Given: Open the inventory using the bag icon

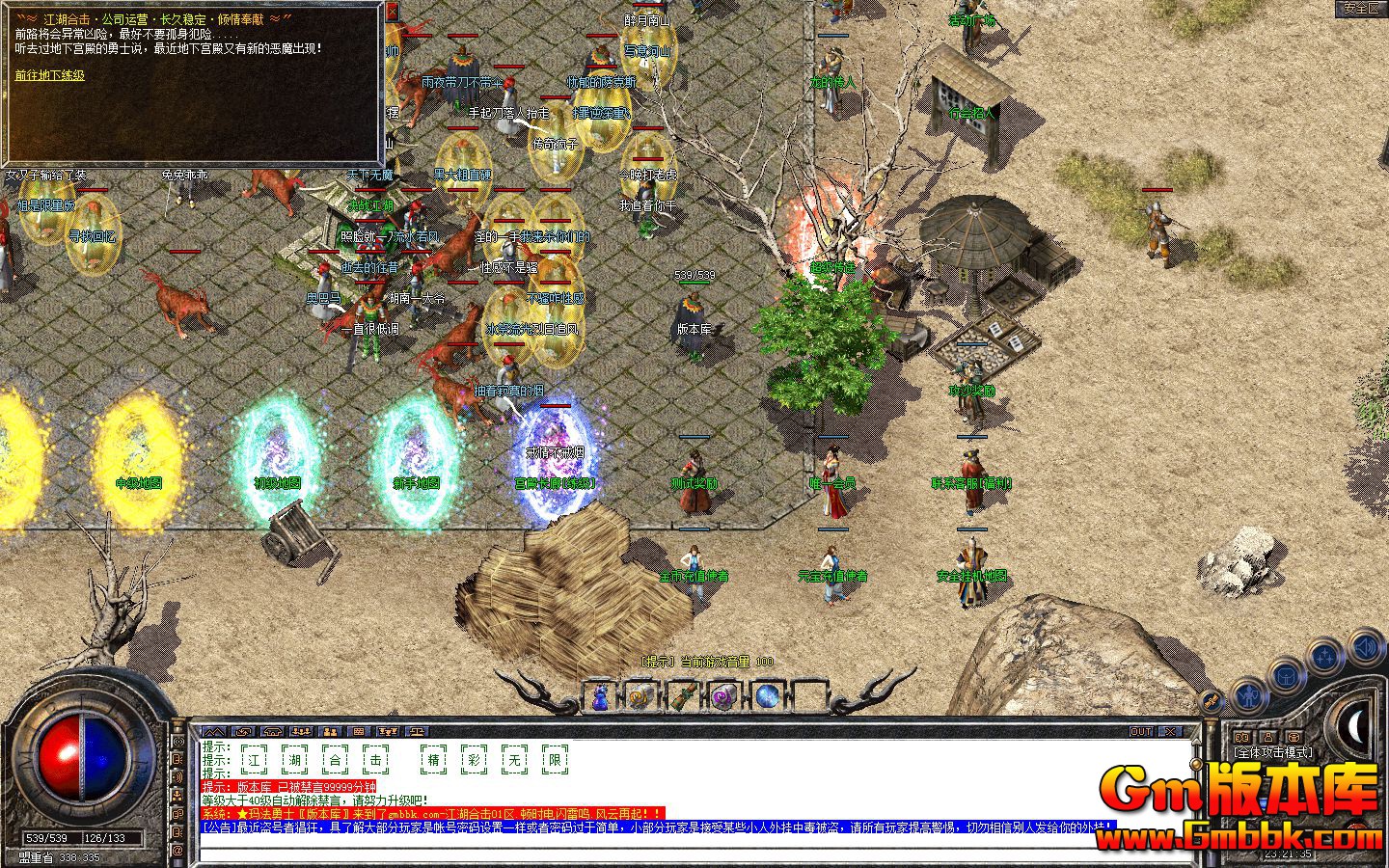Looking at the screenshot, I should pyautogui.click(x=1285, y=676).
